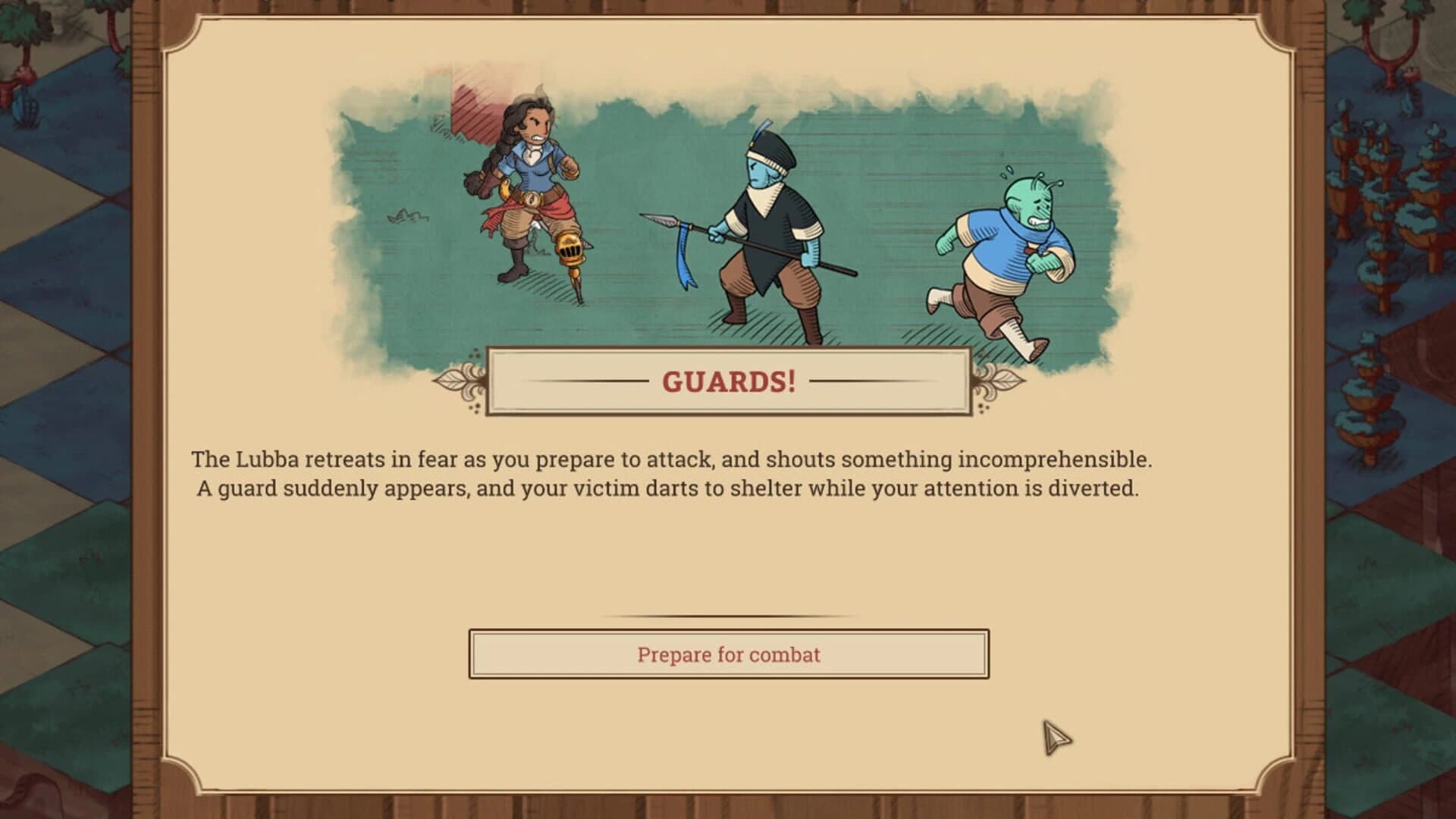Click the Prepare for combat button
This screenshot has height=819, width=1456.
coord(728,655)
